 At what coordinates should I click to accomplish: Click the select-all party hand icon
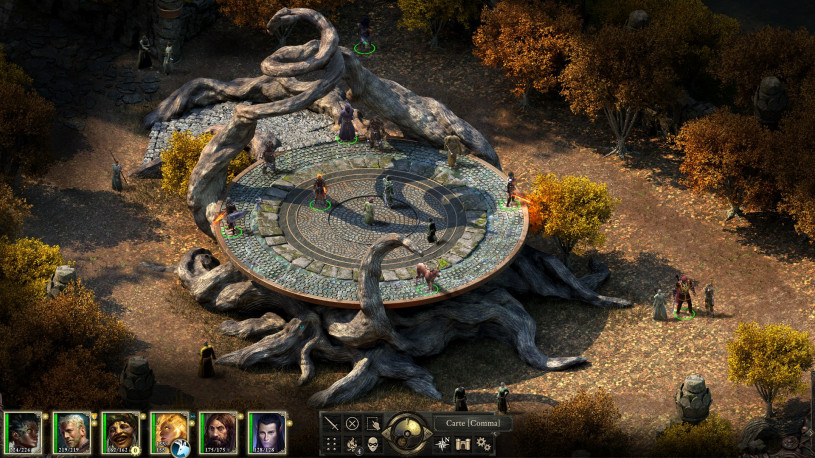[373, 423]
